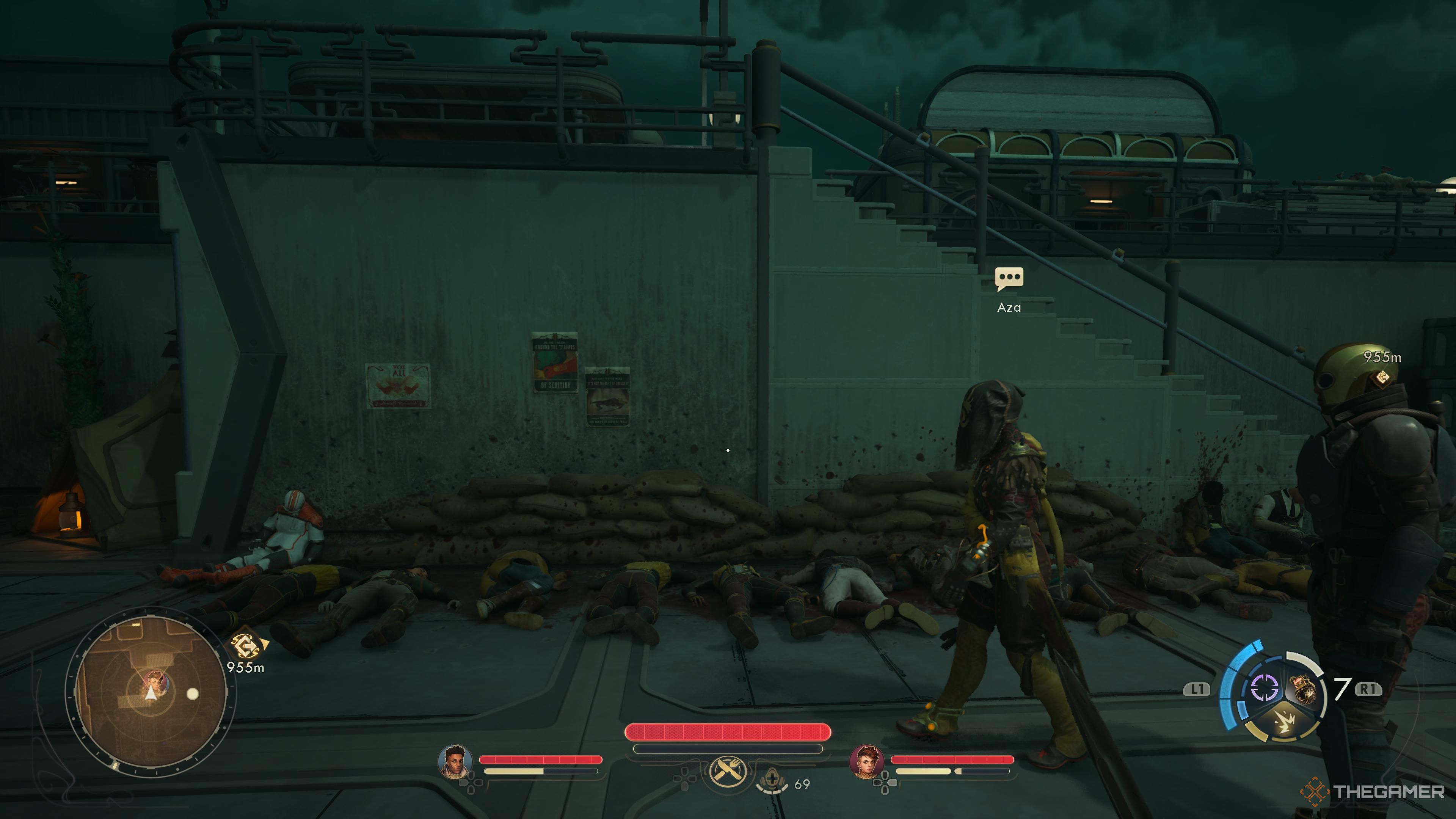The width and height of the screenshot is (1456, 819).
Task: Talk to Aza via speech bubble icon
Action: tap(1009, 279)
